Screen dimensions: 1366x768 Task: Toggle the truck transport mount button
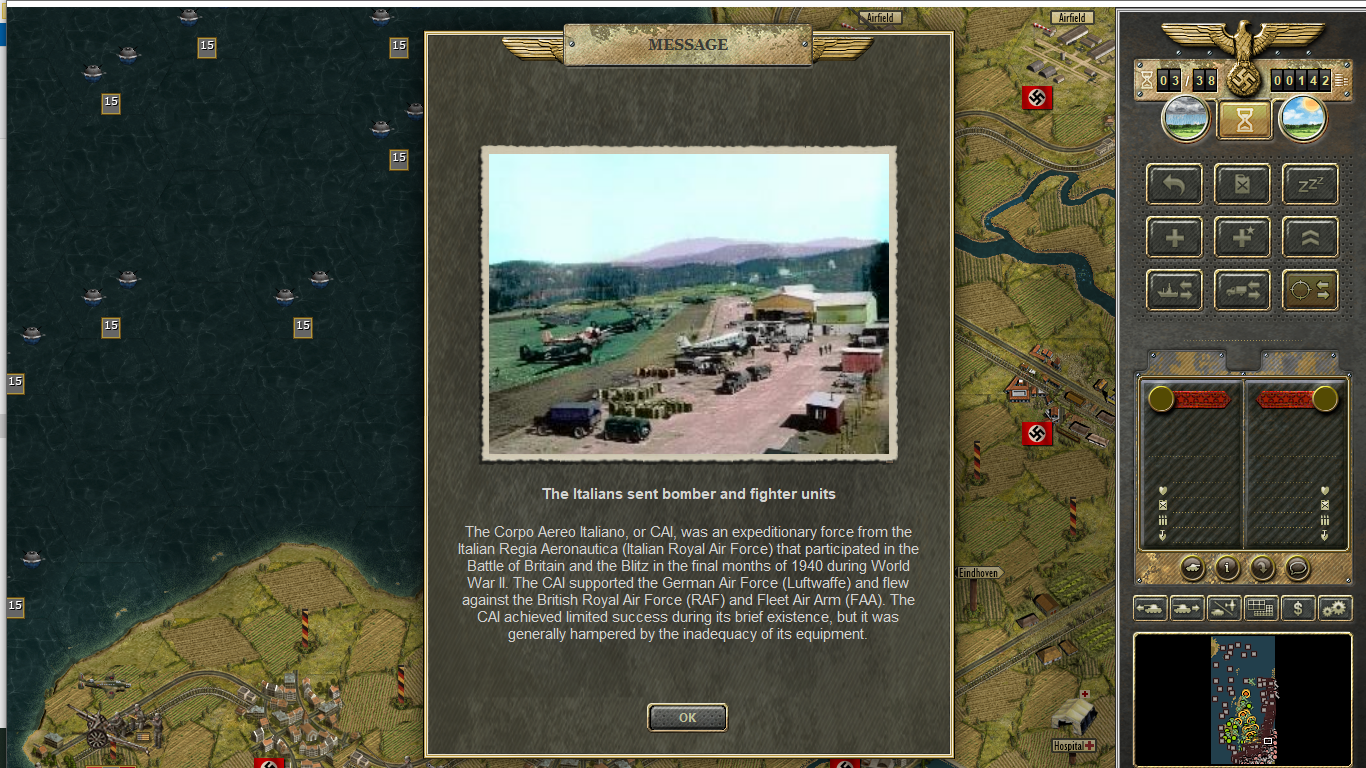(1242, 290)
